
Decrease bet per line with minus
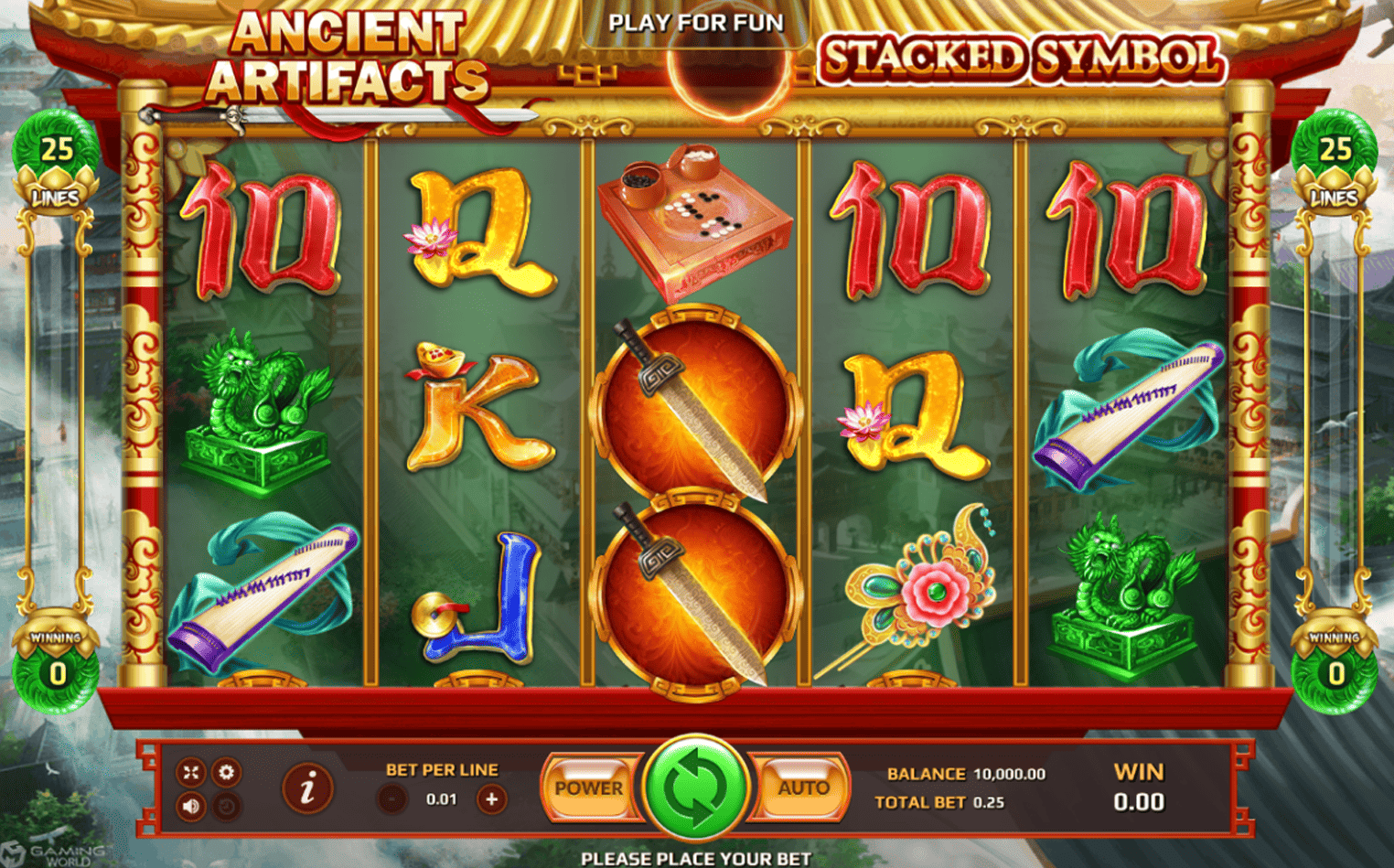click(391, 799)
